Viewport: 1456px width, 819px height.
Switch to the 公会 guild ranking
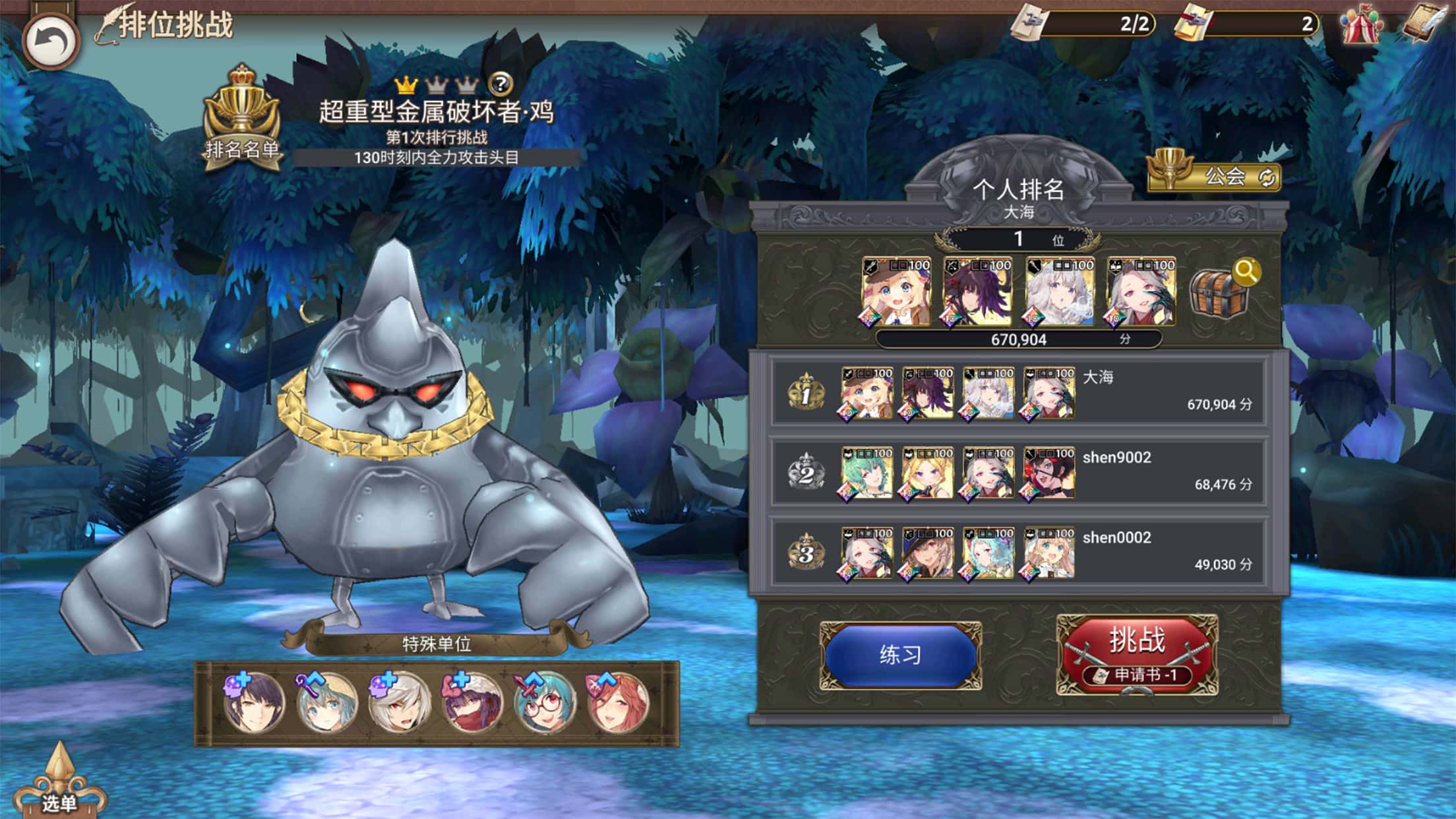tap(1215, 176)
